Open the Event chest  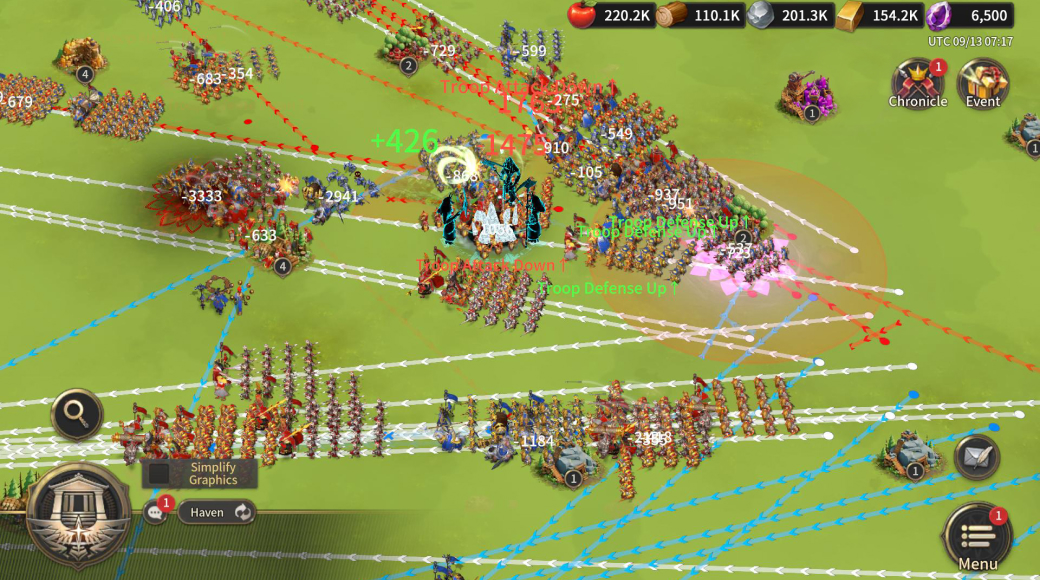pos(982,83)
